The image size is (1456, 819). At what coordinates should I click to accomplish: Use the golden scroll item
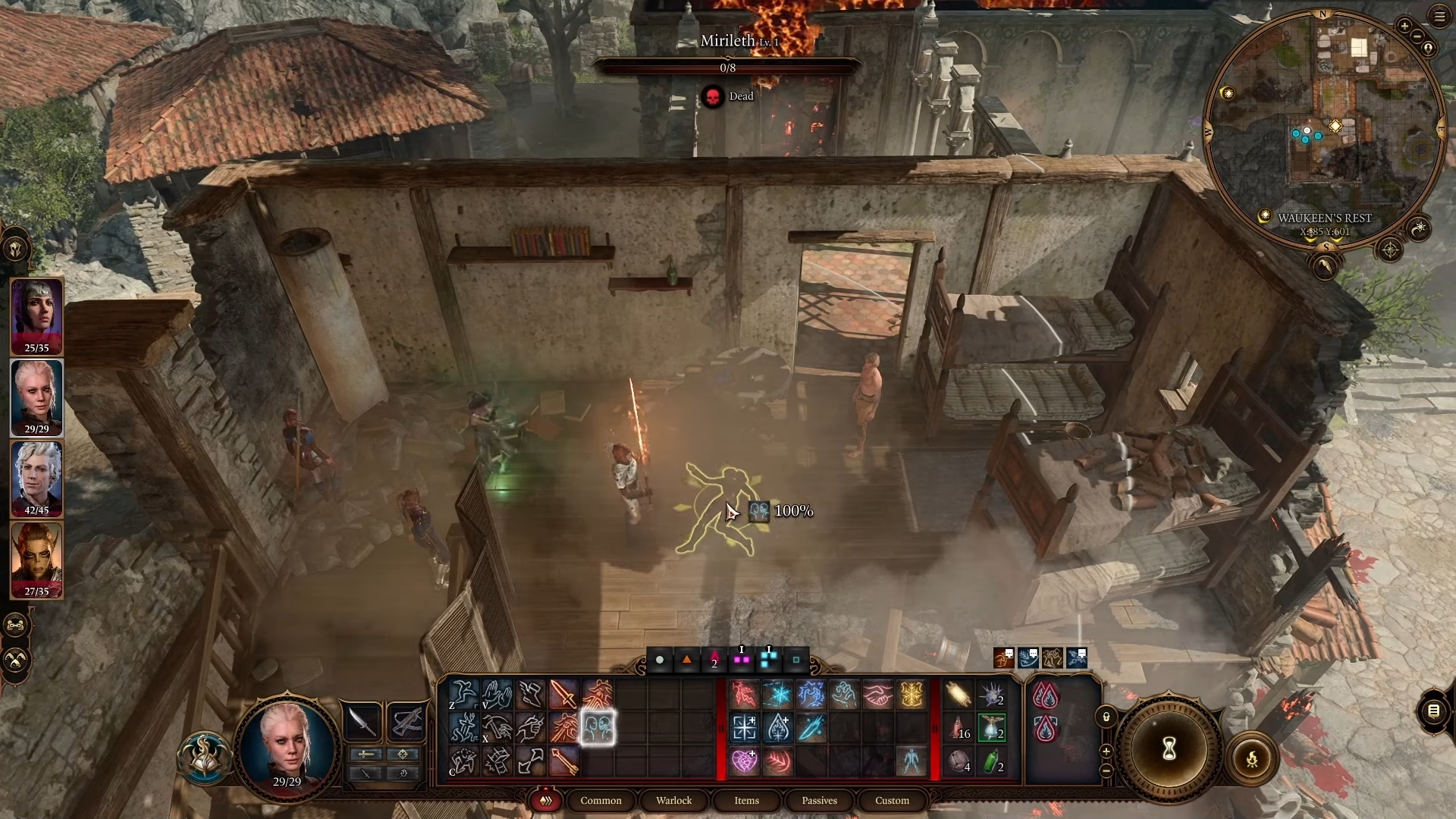click(958, 695)
